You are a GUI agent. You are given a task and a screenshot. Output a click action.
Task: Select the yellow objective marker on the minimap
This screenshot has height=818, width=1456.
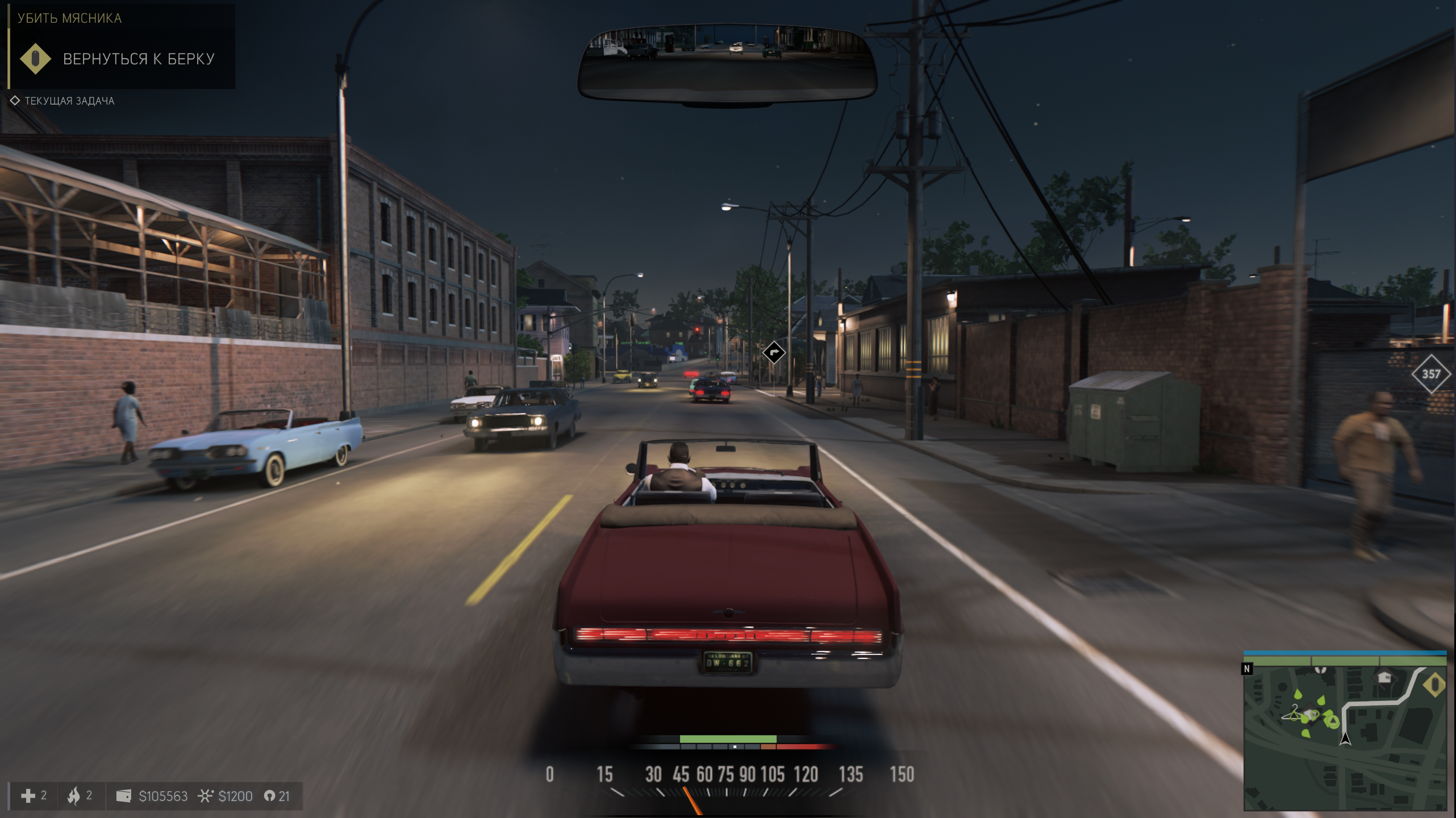pyautogui.click(x=1434, y=685)
